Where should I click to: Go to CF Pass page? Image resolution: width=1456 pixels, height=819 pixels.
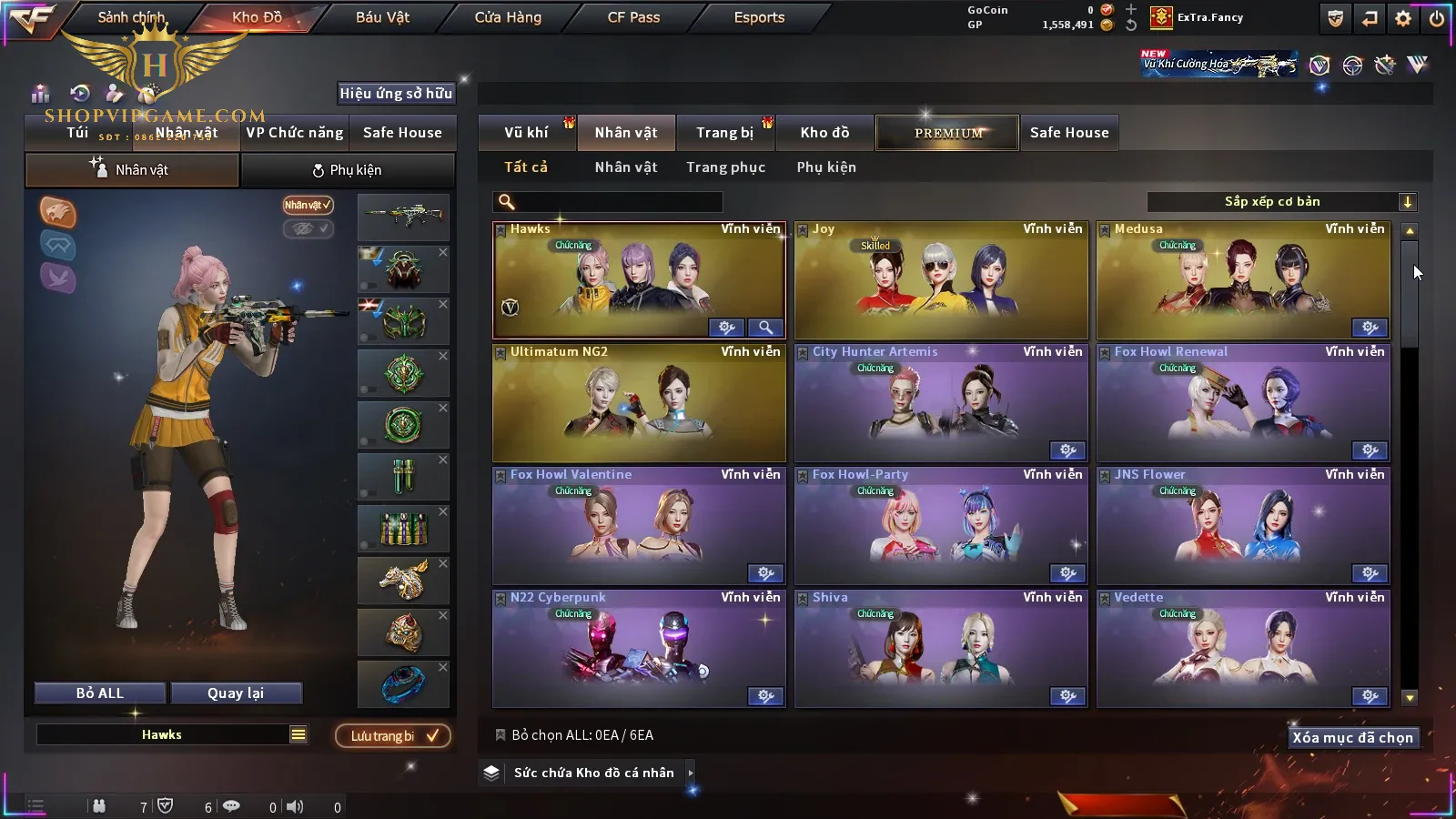pyautogui.click(x=633, y=17)
